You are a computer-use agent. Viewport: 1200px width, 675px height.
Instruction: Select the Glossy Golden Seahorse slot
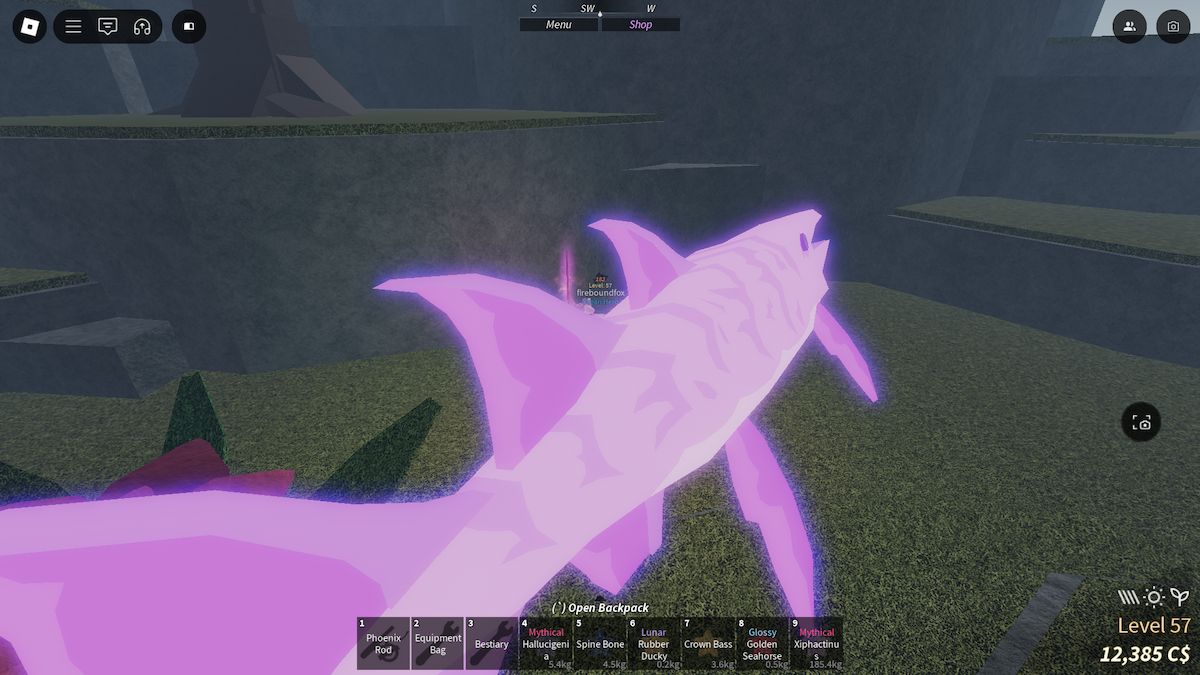(x=762, y=643)
